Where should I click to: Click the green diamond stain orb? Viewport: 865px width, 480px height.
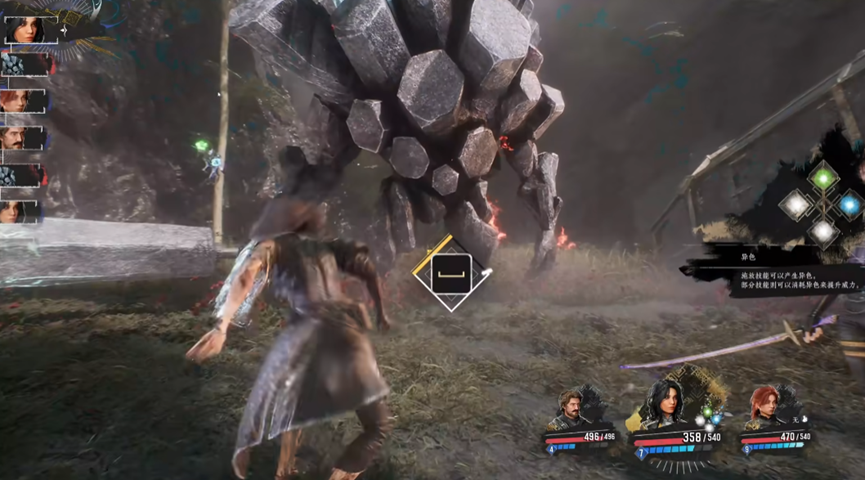(x=822, y=178)
